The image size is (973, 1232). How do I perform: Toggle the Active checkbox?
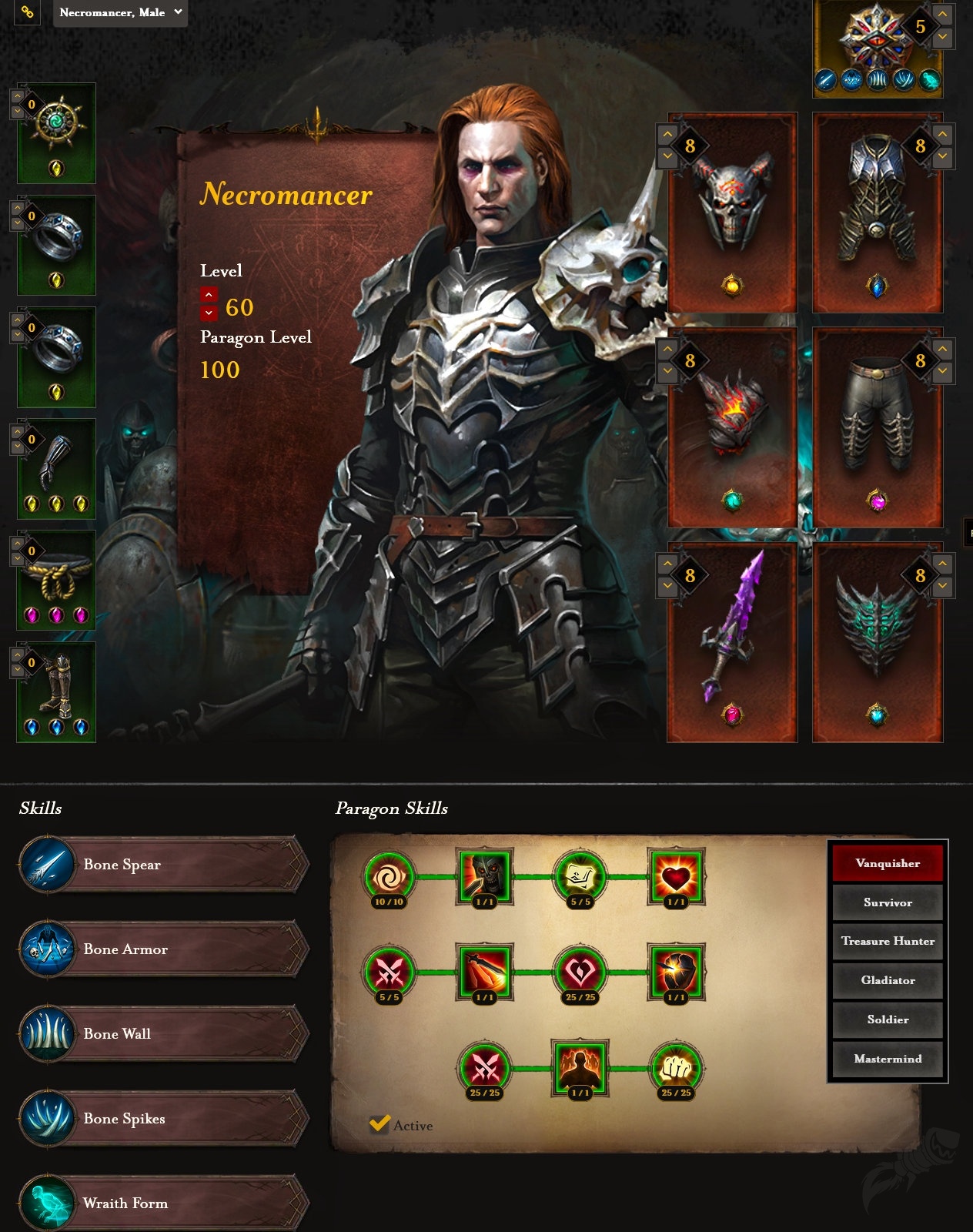[x=379, y=1125]
